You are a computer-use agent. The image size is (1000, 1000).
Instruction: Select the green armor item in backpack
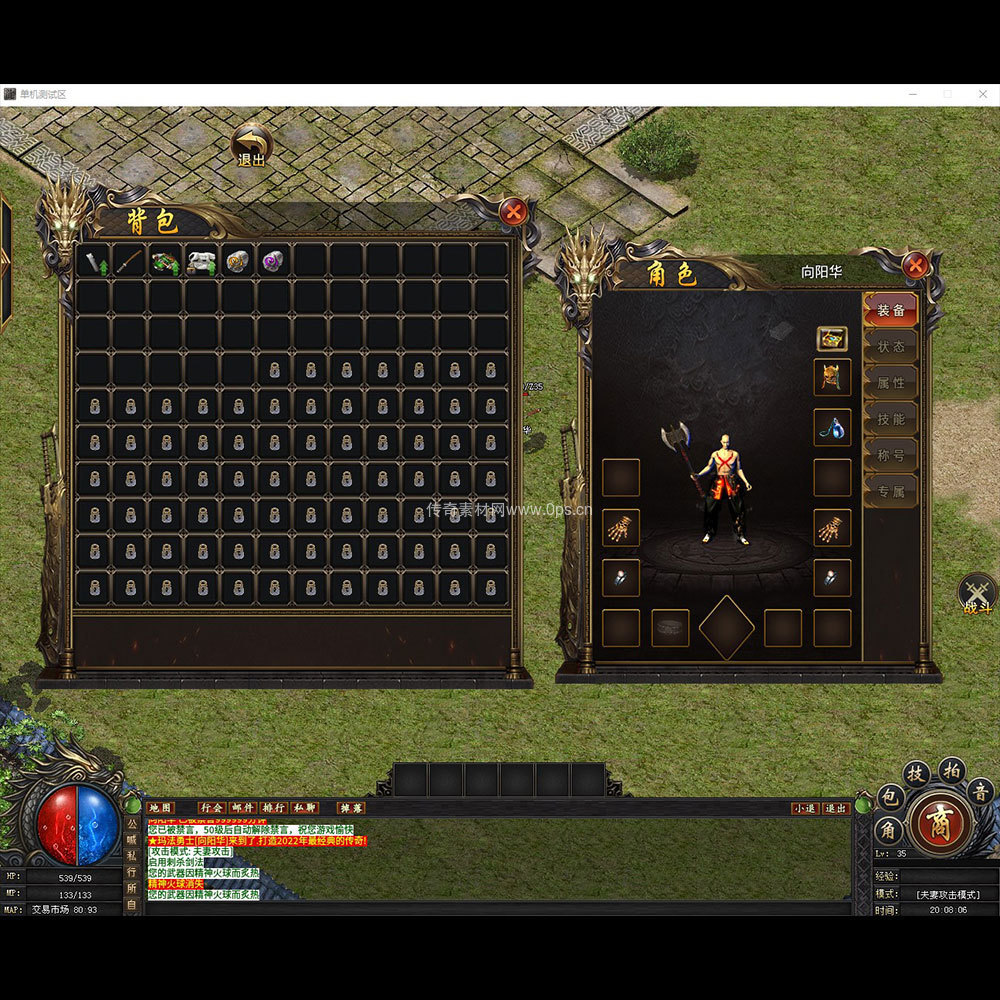coord(166,262)
